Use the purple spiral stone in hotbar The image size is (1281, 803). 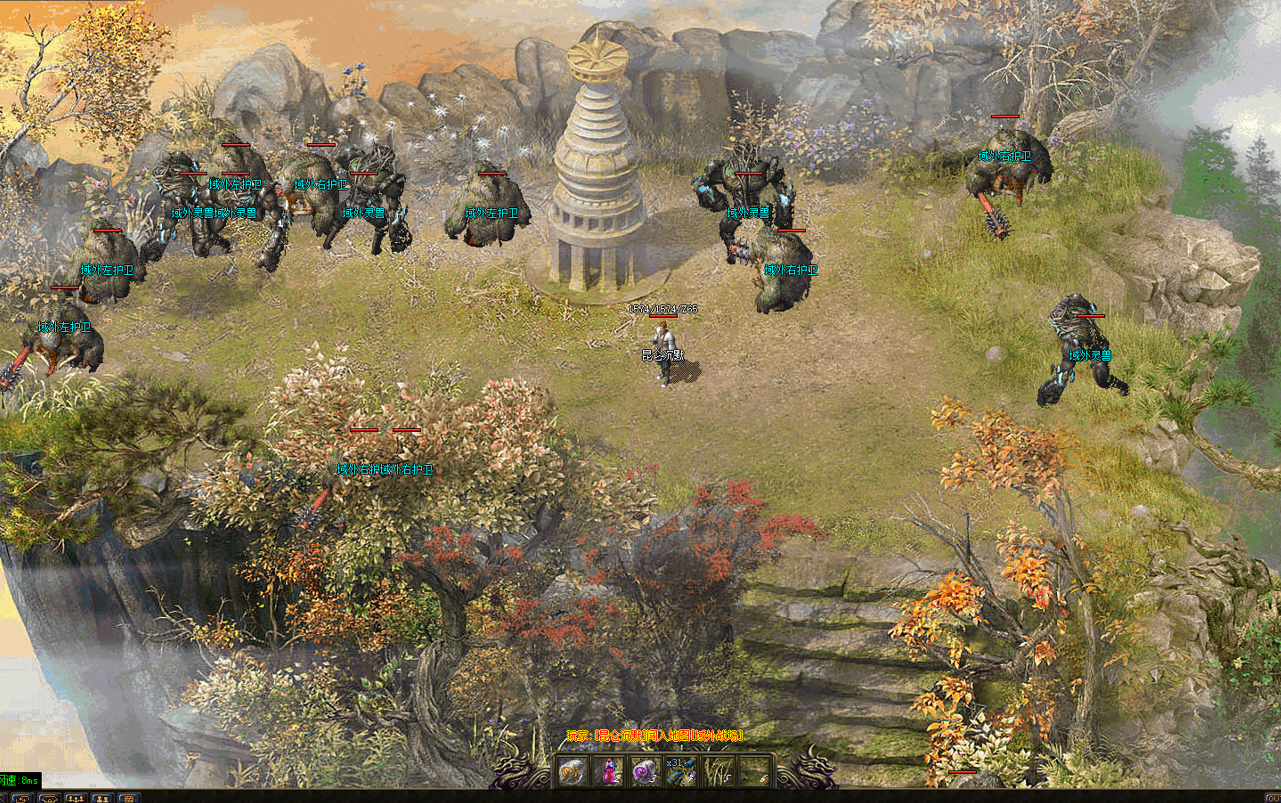click(x=645, y=771)
